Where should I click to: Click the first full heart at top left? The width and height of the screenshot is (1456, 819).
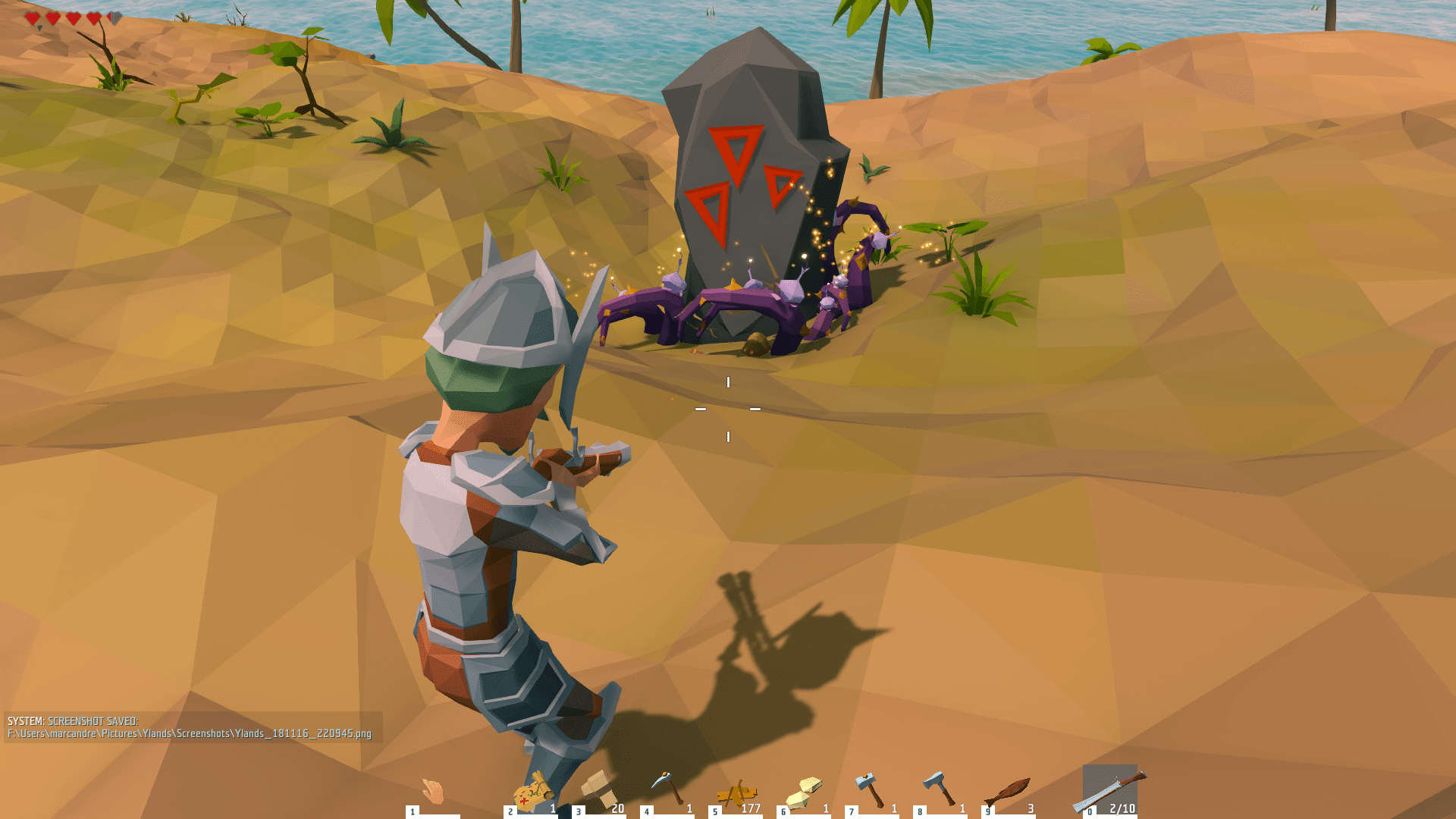pyautogui.click(x=32, y=17)
